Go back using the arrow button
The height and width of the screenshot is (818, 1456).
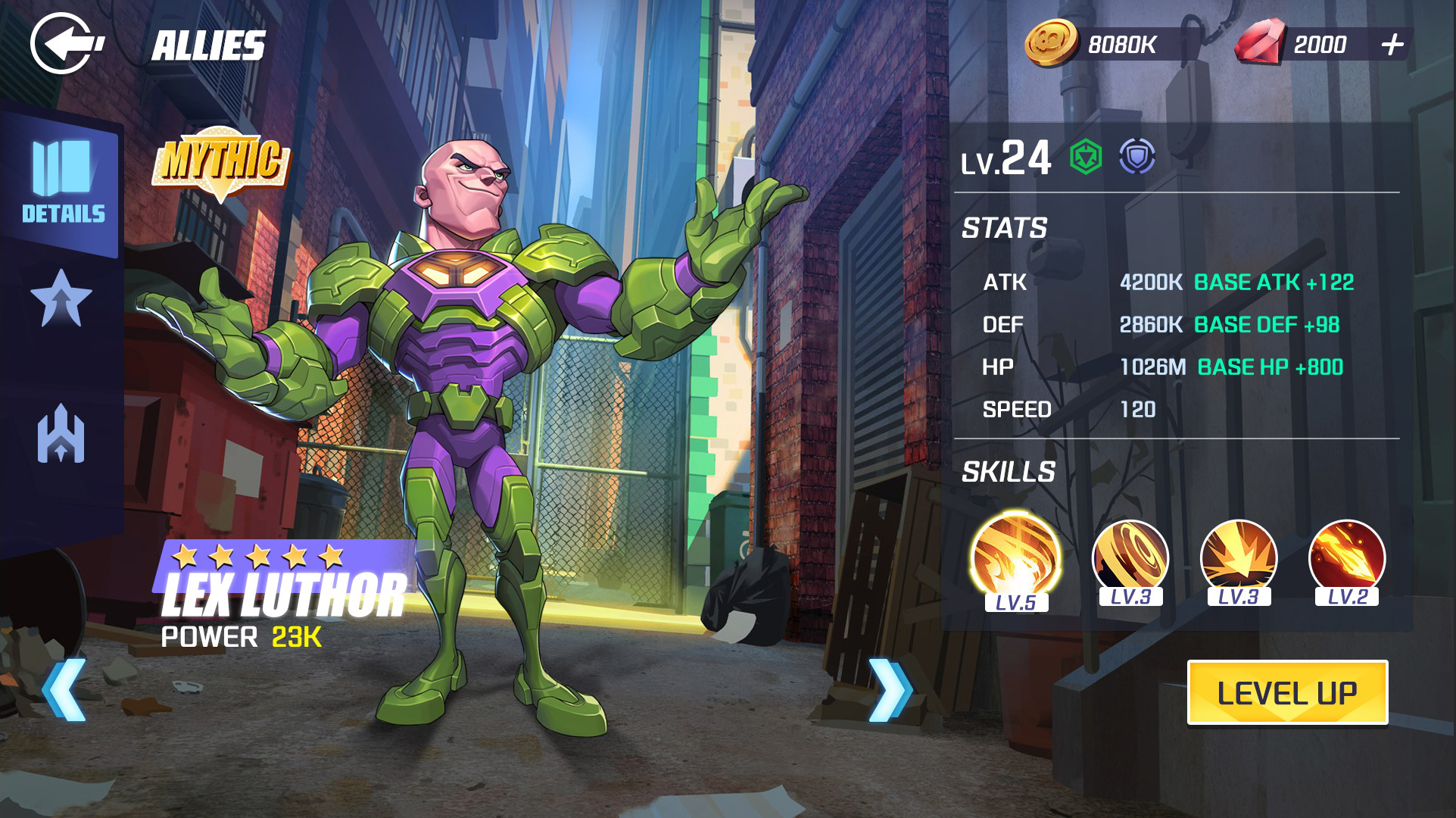point(67,44)
